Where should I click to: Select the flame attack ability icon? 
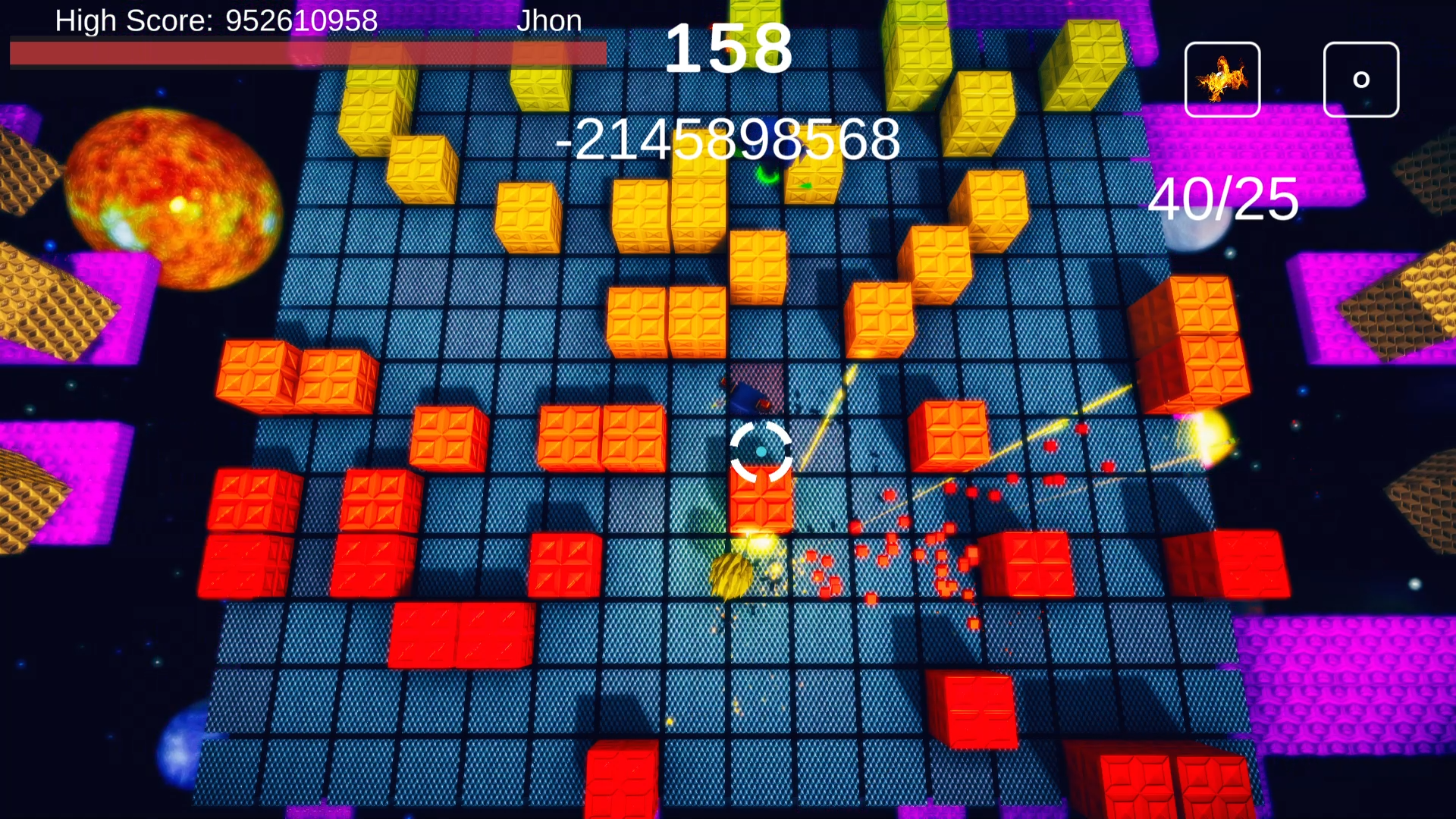[1222, 78]
